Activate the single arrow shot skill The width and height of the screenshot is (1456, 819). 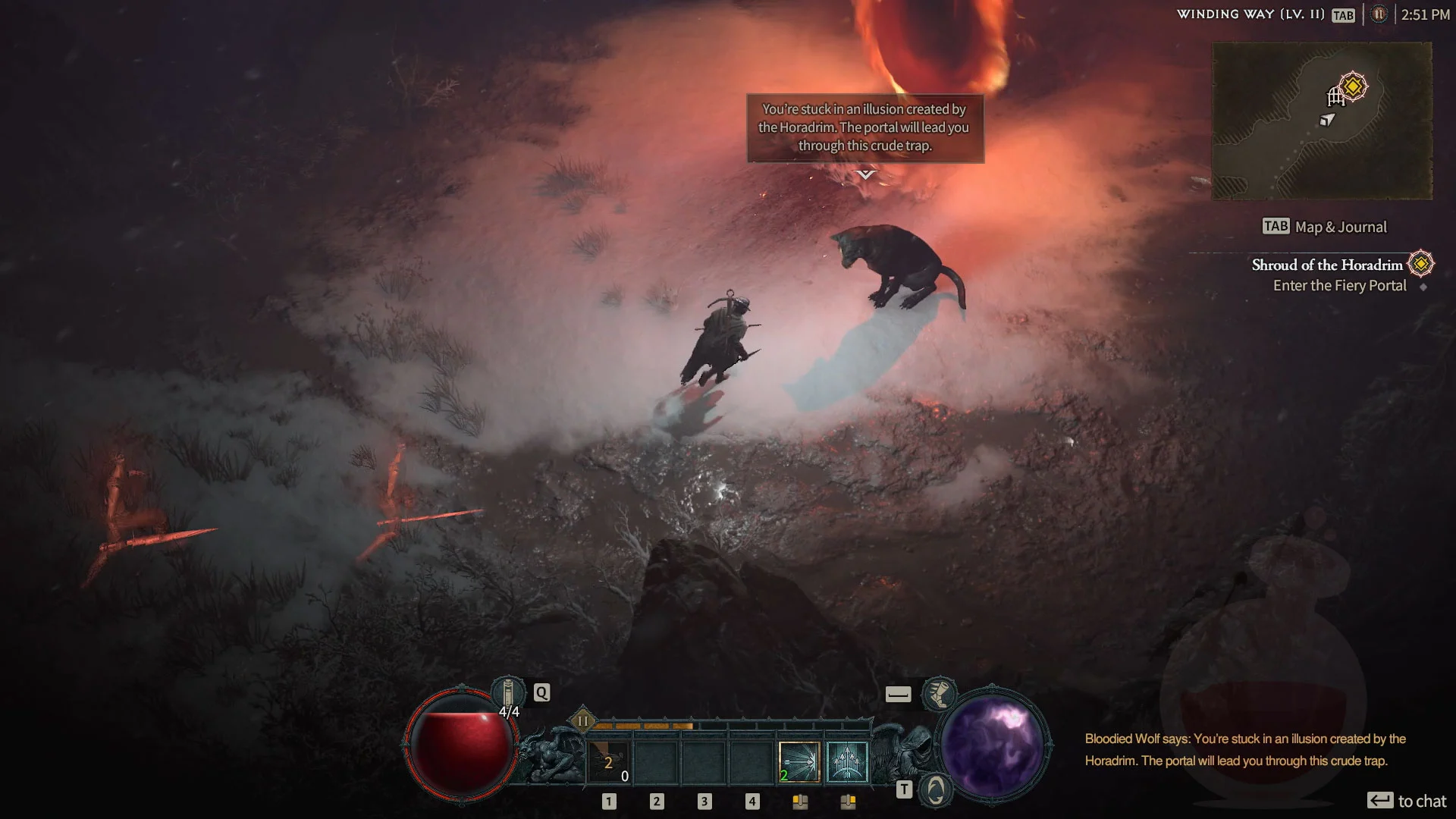click(x=799, y=762)
